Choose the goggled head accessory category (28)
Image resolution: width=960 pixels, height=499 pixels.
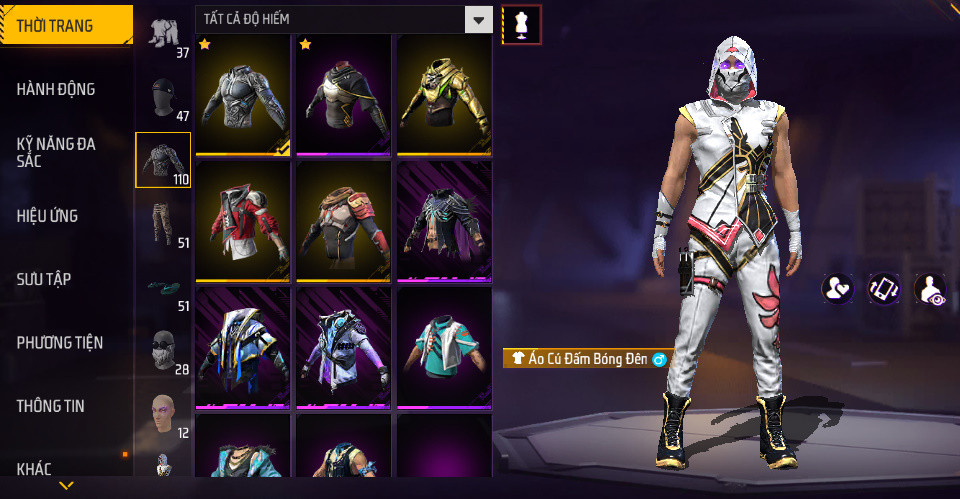coord(163,351)
